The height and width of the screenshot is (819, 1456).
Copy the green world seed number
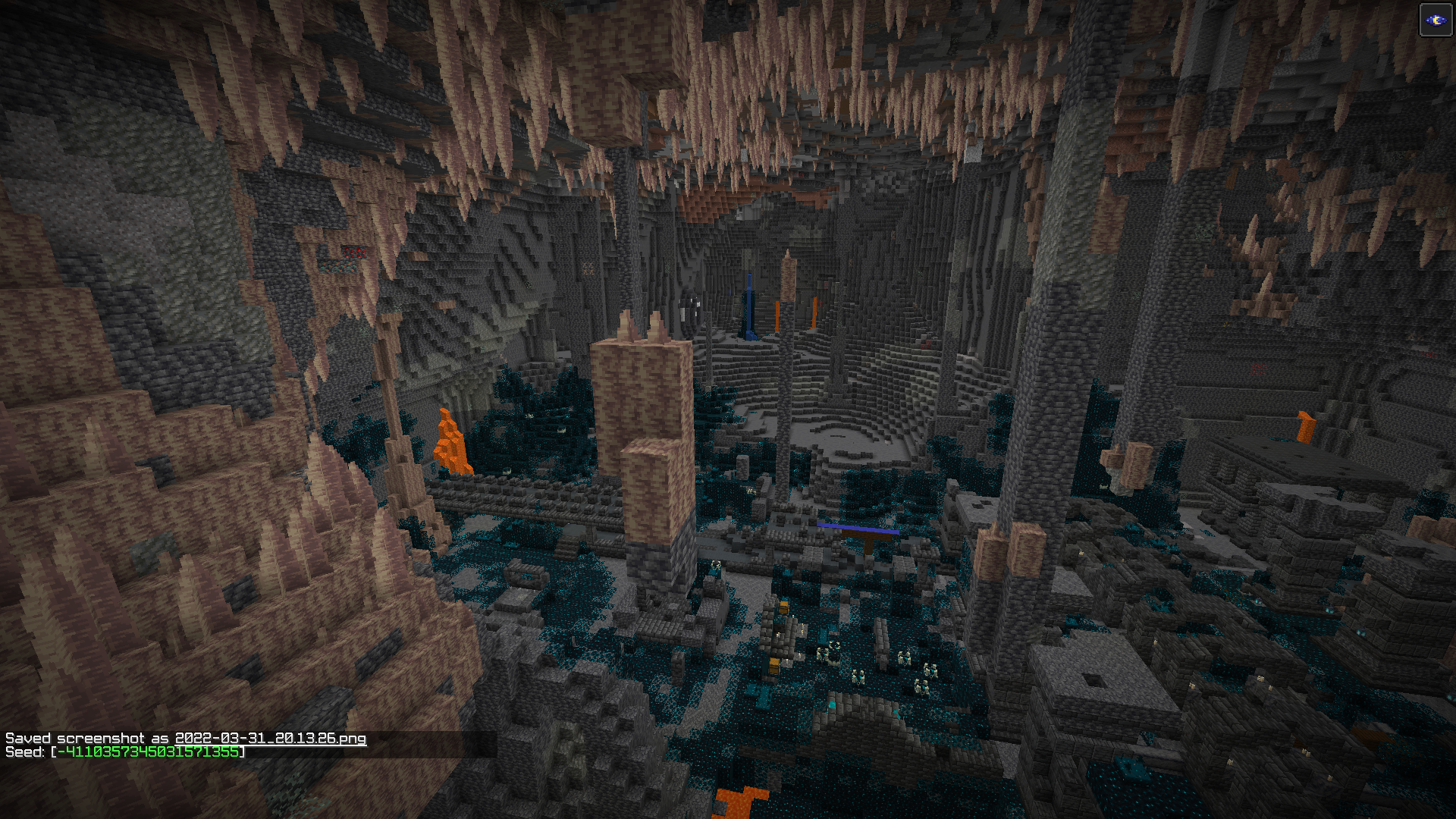point(148,752)
